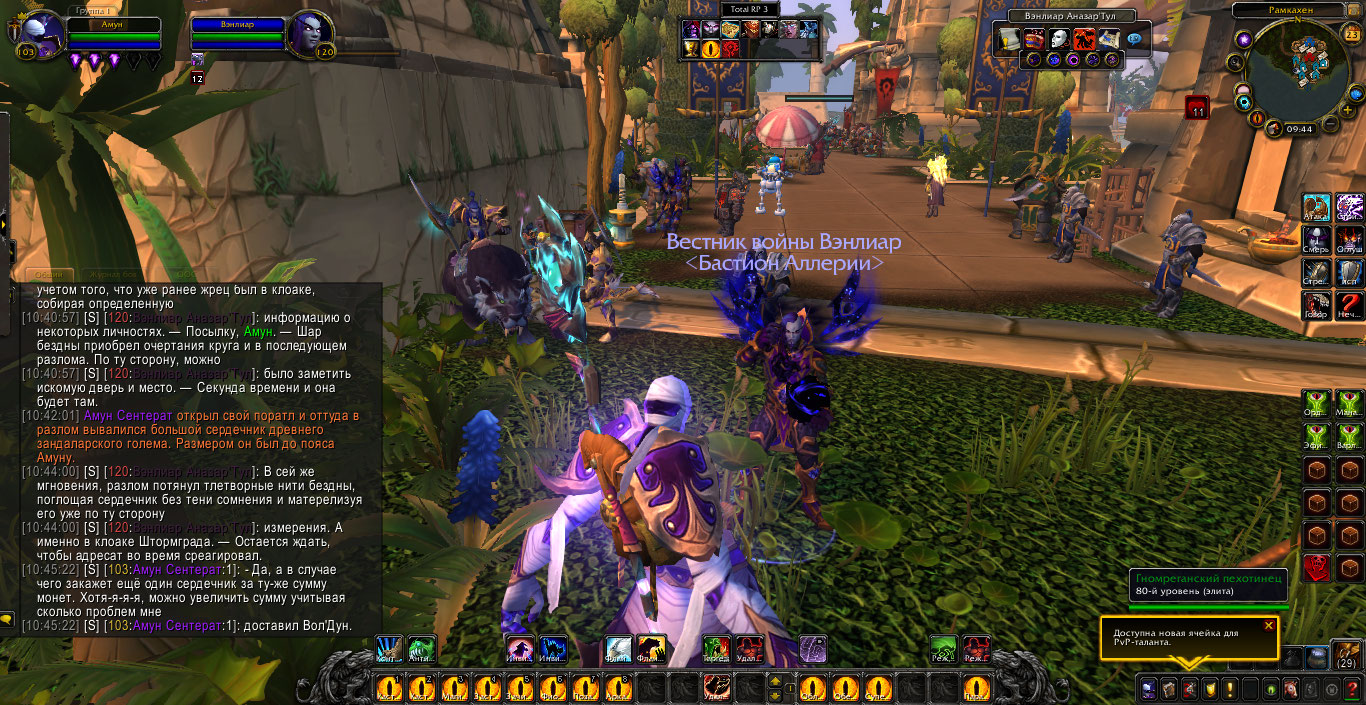Click Вэнлиар's target portrait
This screenshot has height=705, width=1366.
pos(310,36)
